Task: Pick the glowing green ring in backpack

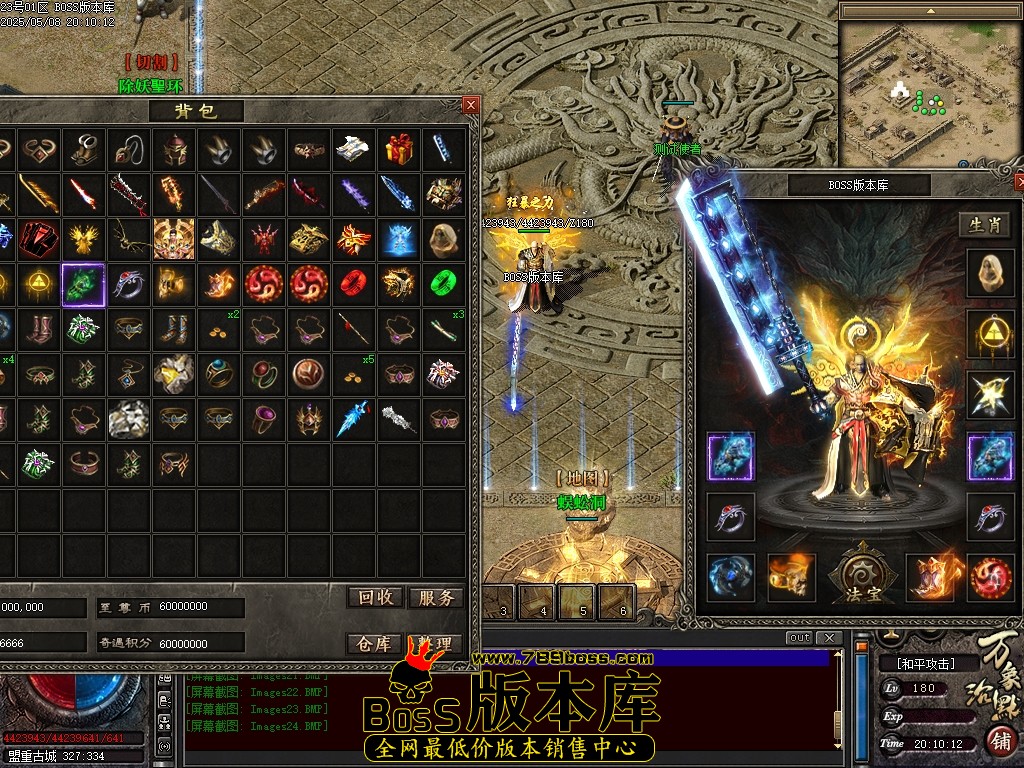Action: [x=443, y=285]
